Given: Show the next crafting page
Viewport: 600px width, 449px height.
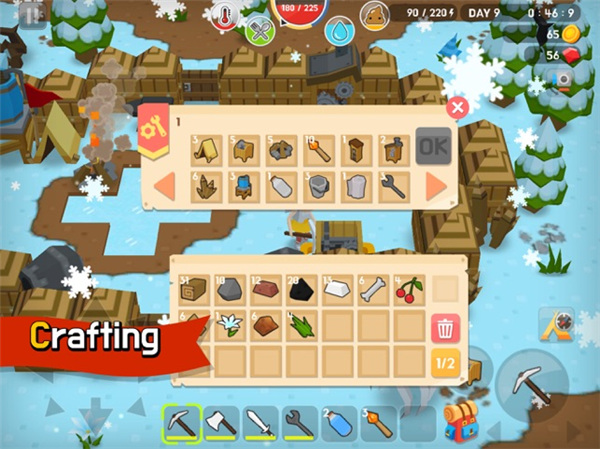Looking at the screenshot, I should [436, 186].
